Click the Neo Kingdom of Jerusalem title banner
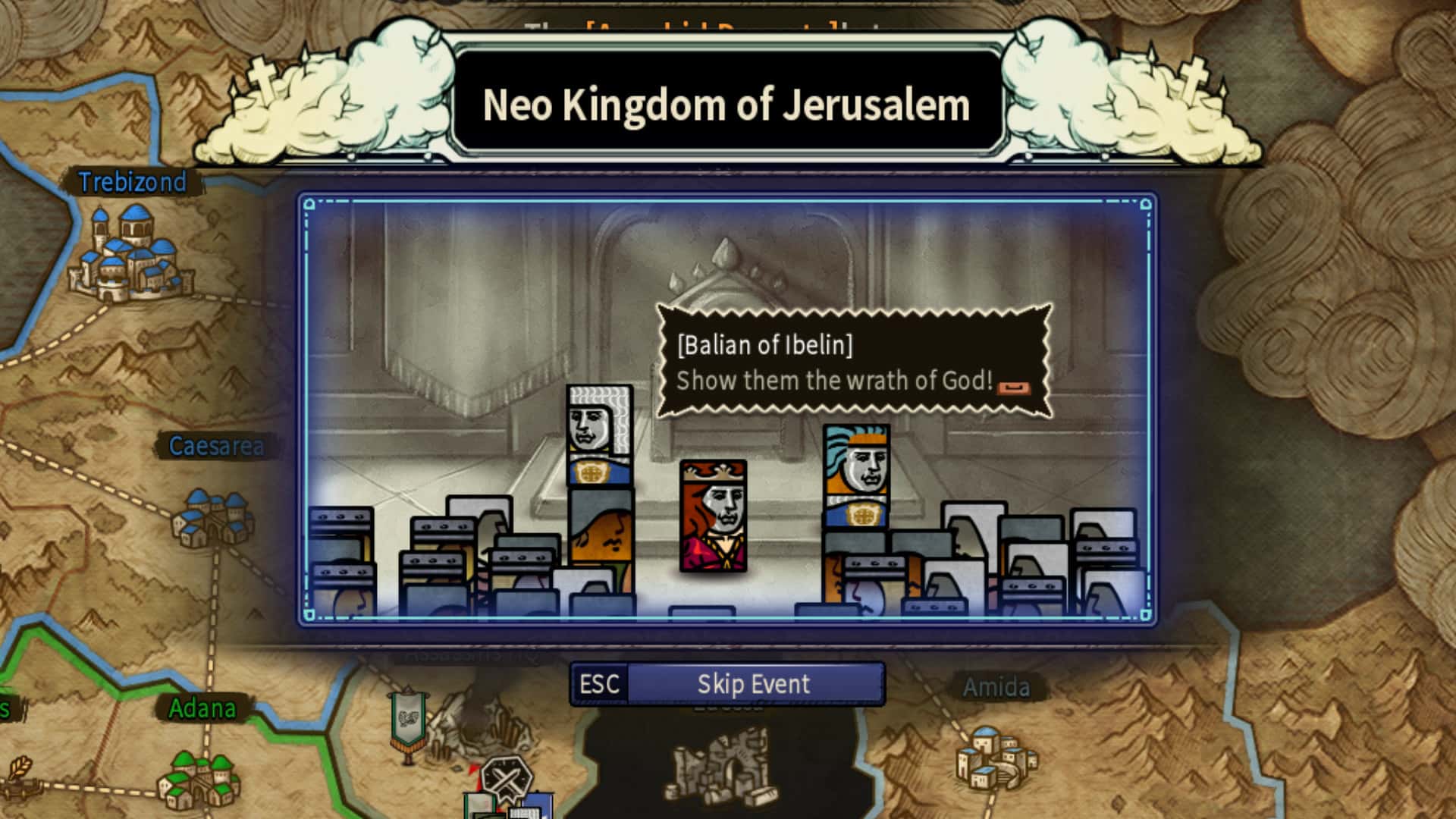The width and height of the screenshot is (1456, 819). 726,106
